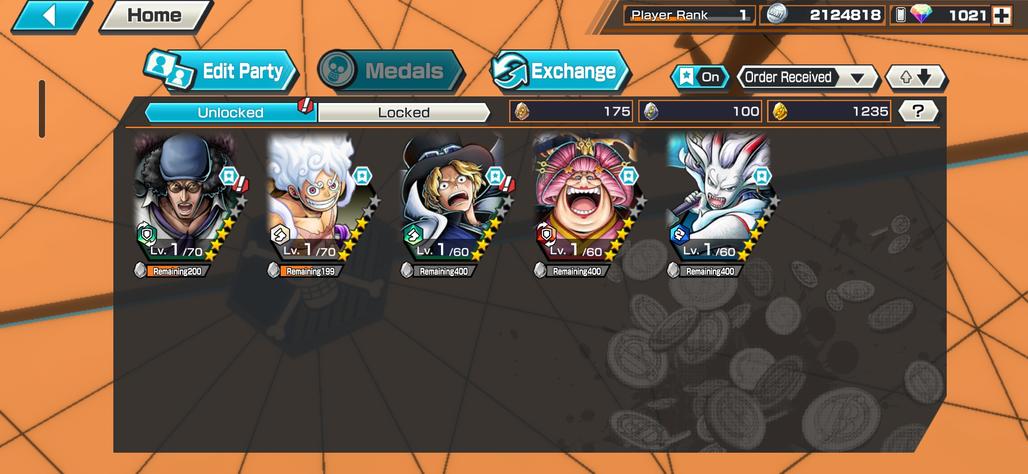
Task: Reverse the sort order with arrows button
Action: [x=915, y=77]
